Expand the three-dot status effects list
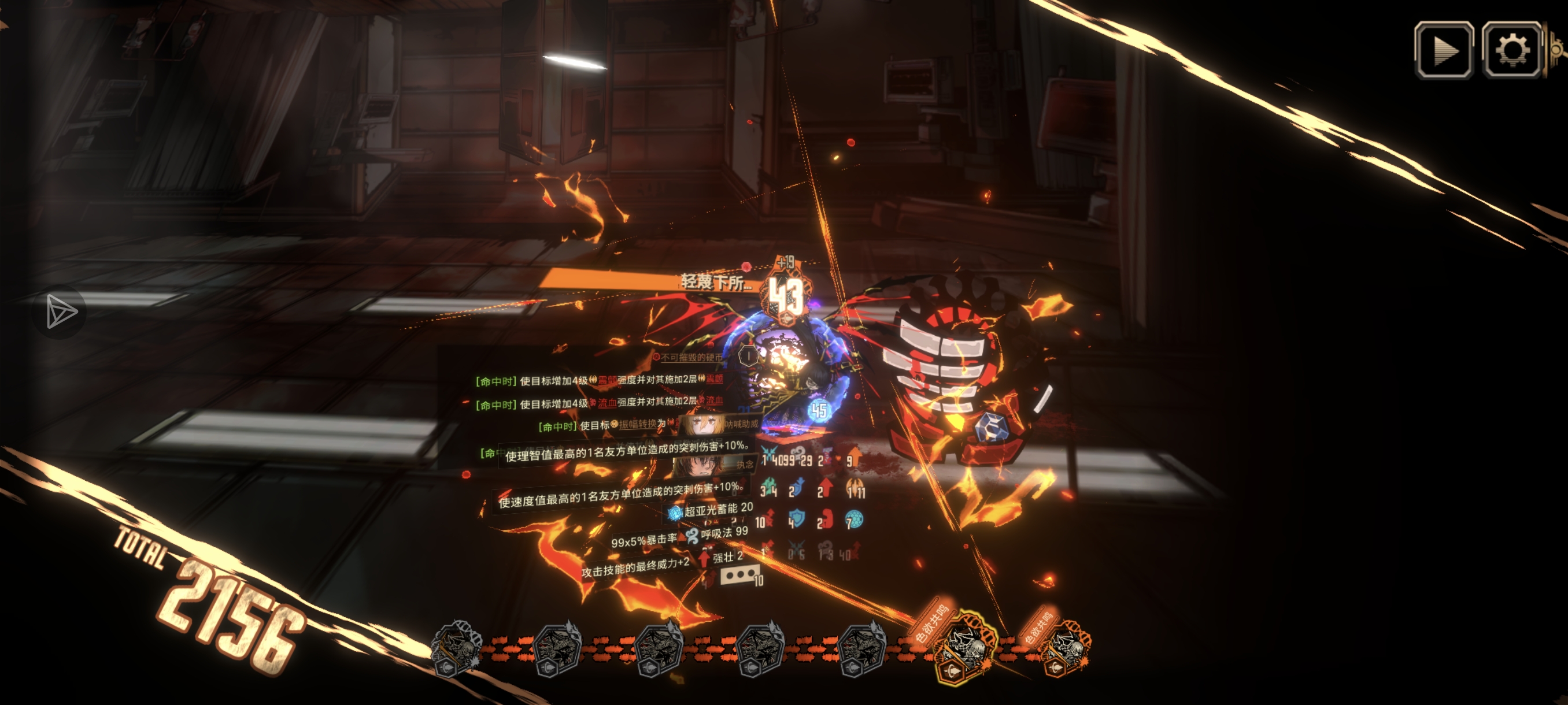Screen dimensions: 1568x705 pyautogui.click(x=739, y=574)
